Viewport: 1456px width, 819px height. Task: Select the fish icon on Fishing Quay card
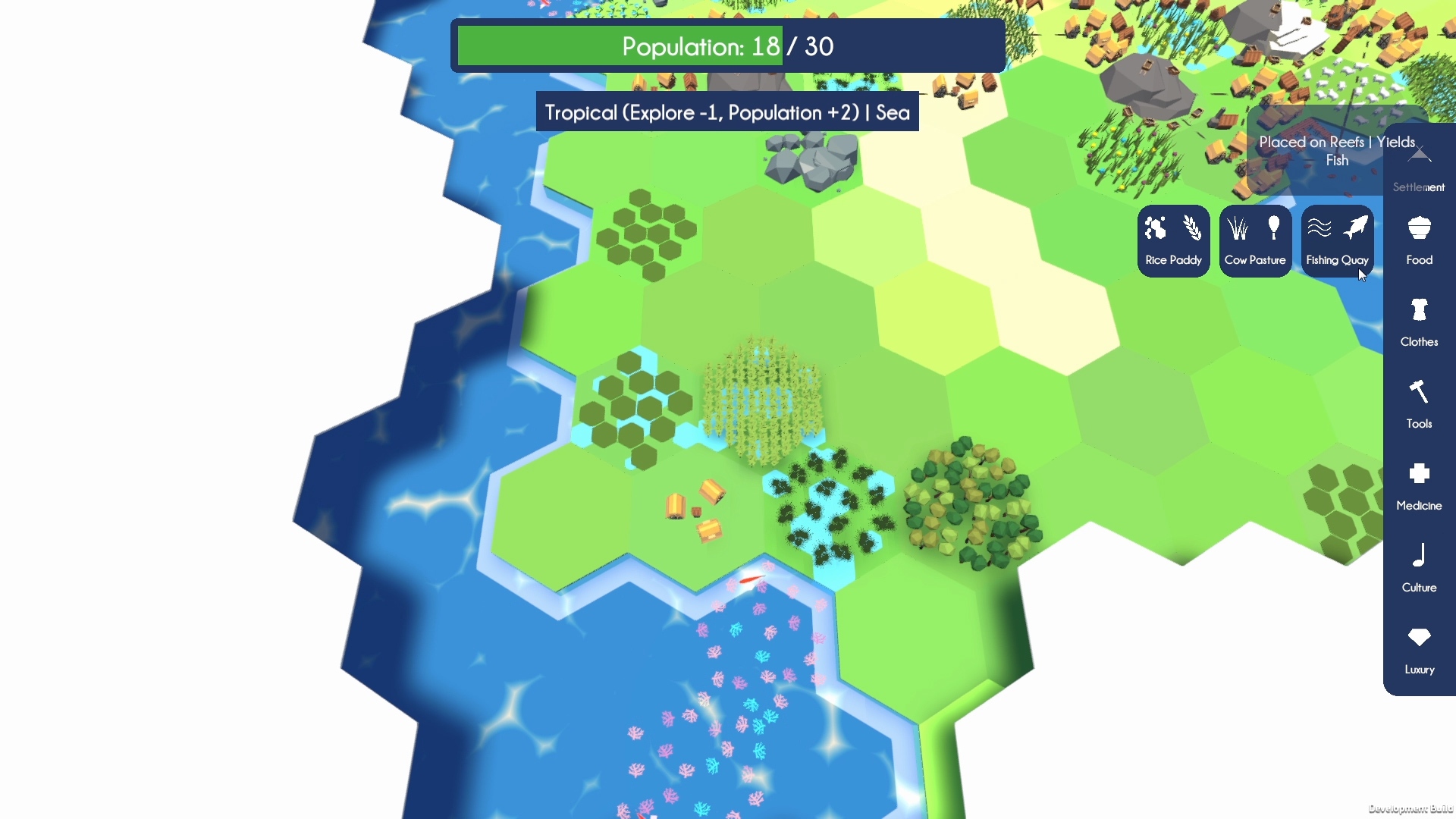point(1357,227)
